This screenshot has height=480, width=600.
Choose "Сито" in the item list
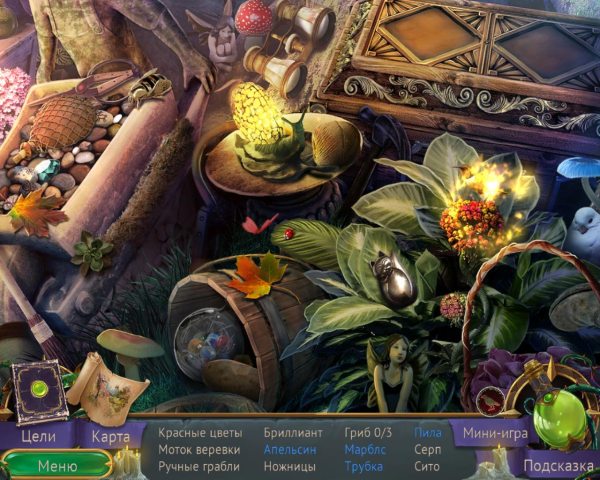pyautogui.click(x=426, y=465)
